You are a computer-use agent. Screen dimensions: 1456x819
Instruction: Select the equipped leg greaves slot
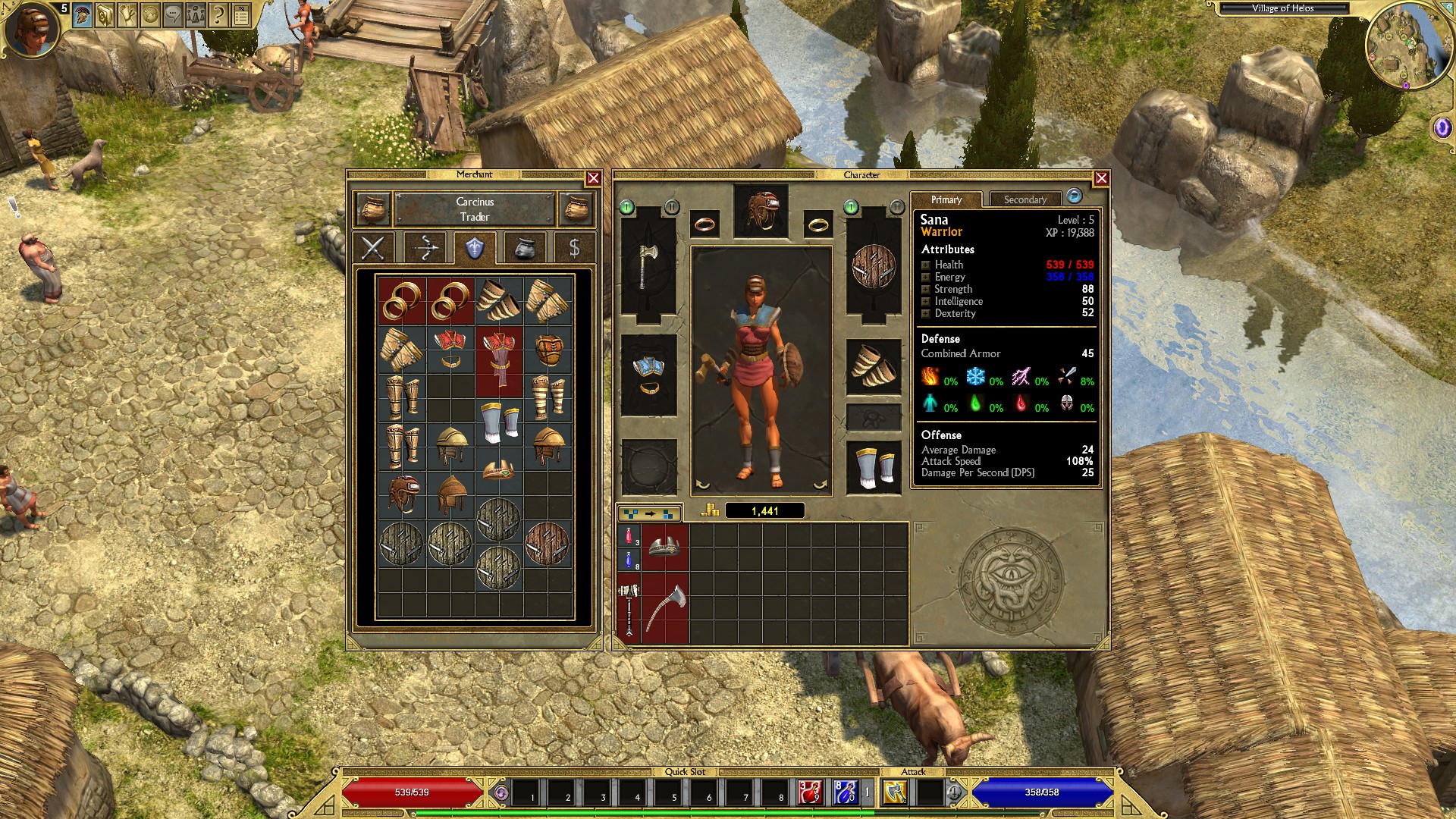coord(873,466)
